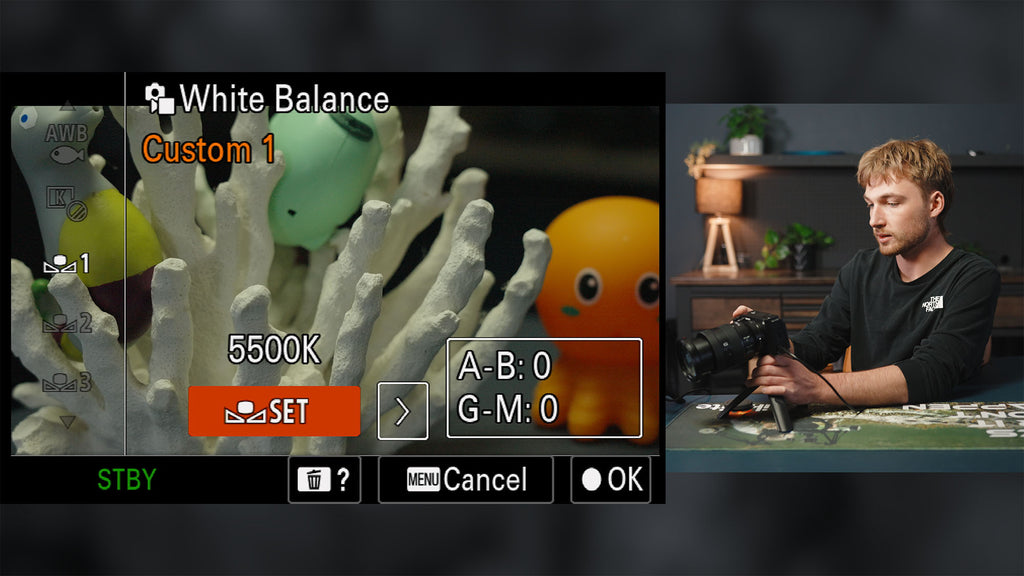Click the down arrow below Custom 3
Viewport: 1024px width, 576px height.
pyautogui.click(x=67, y=421)
